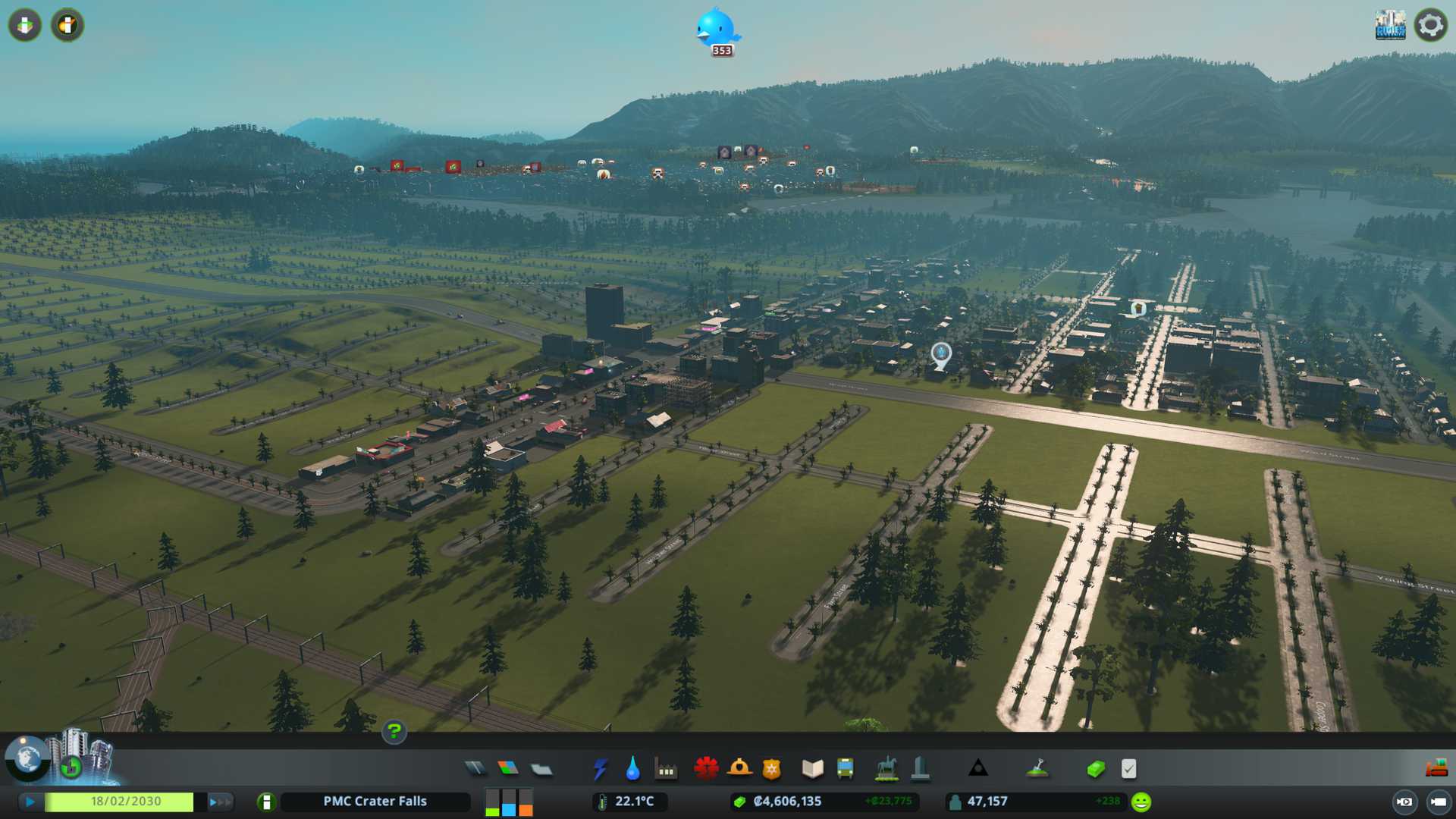Select the Electricity lightning bolt menu
This screenshot has width=1456, height=819.
[600, 769]
